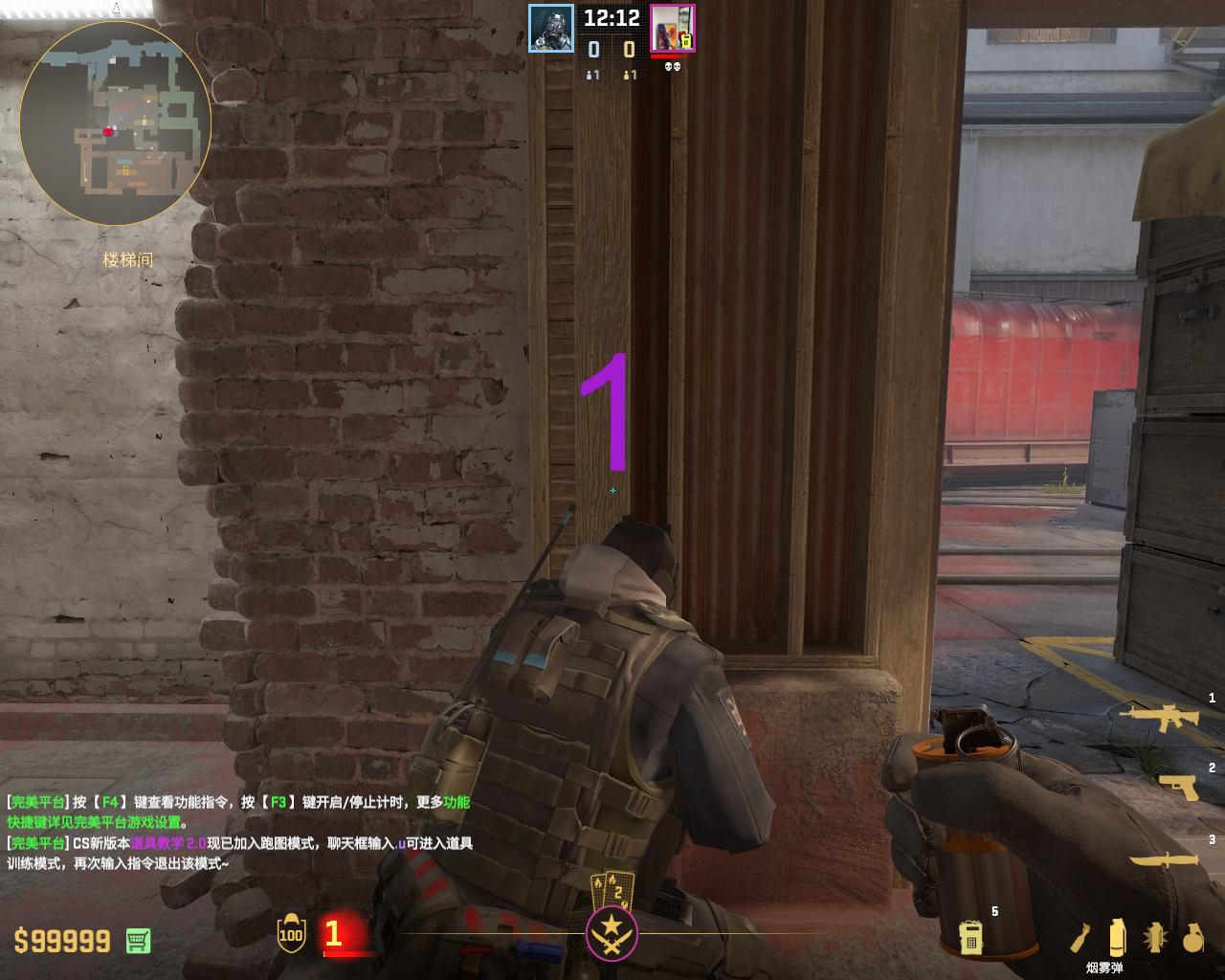The image size is (1225, 980).
Task: Click the gas-mask player avatar
Action: (551, 29)
